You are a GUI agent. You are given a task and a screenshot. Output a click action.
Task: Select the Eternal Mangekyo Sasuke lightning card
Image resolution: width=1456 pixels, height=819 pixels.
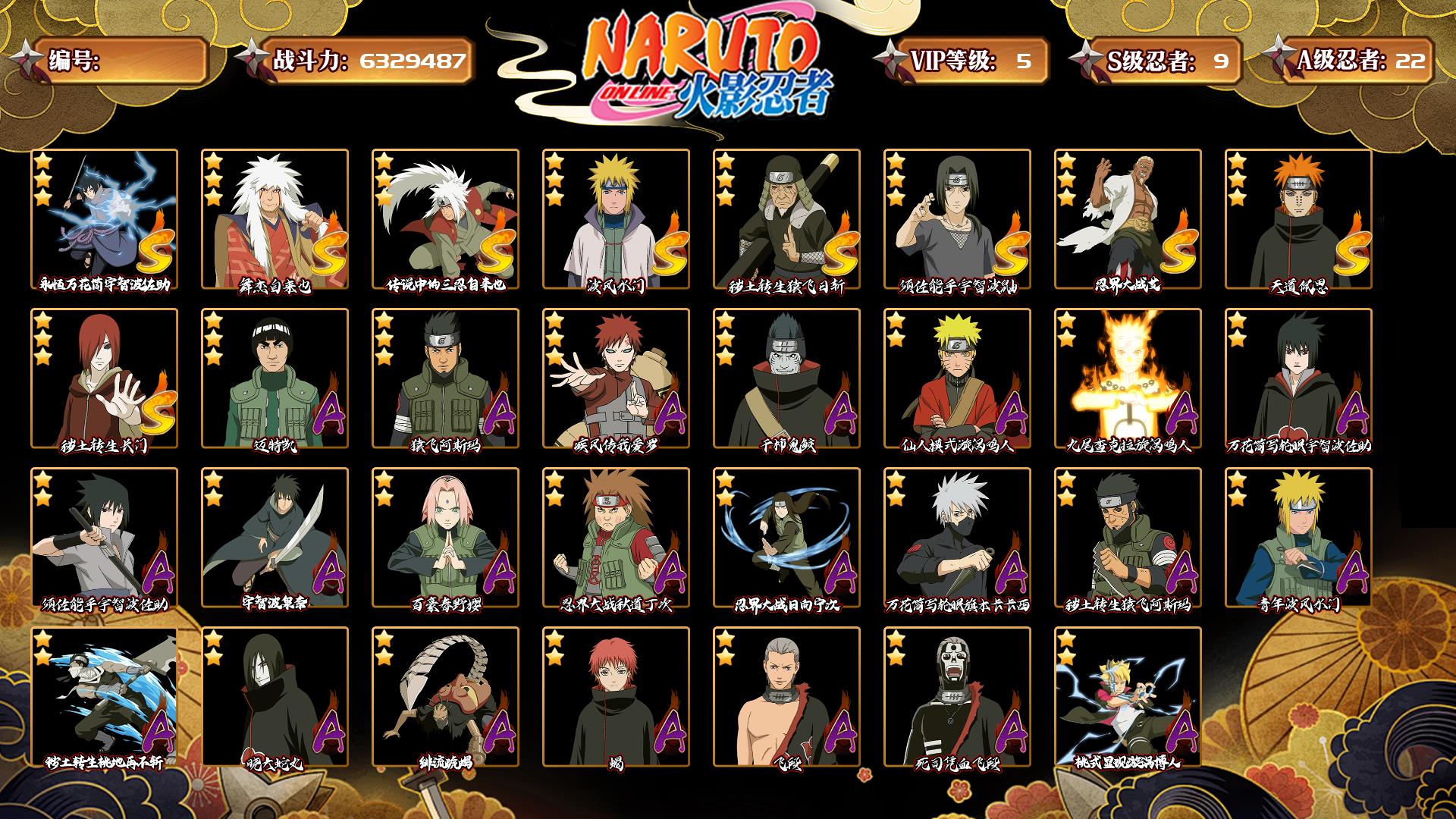[x=104, y=218]
